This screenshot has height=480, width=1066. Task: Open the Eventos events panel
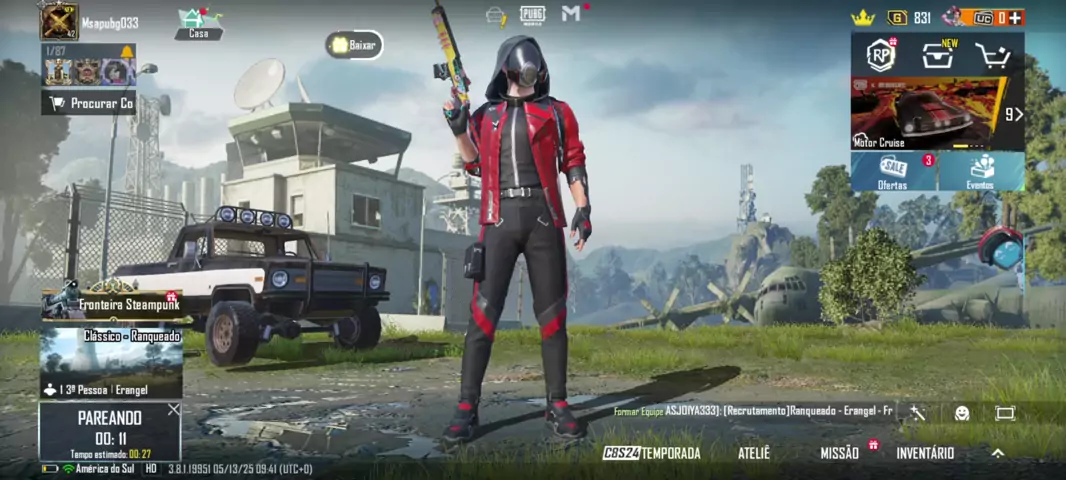point(981,172)
